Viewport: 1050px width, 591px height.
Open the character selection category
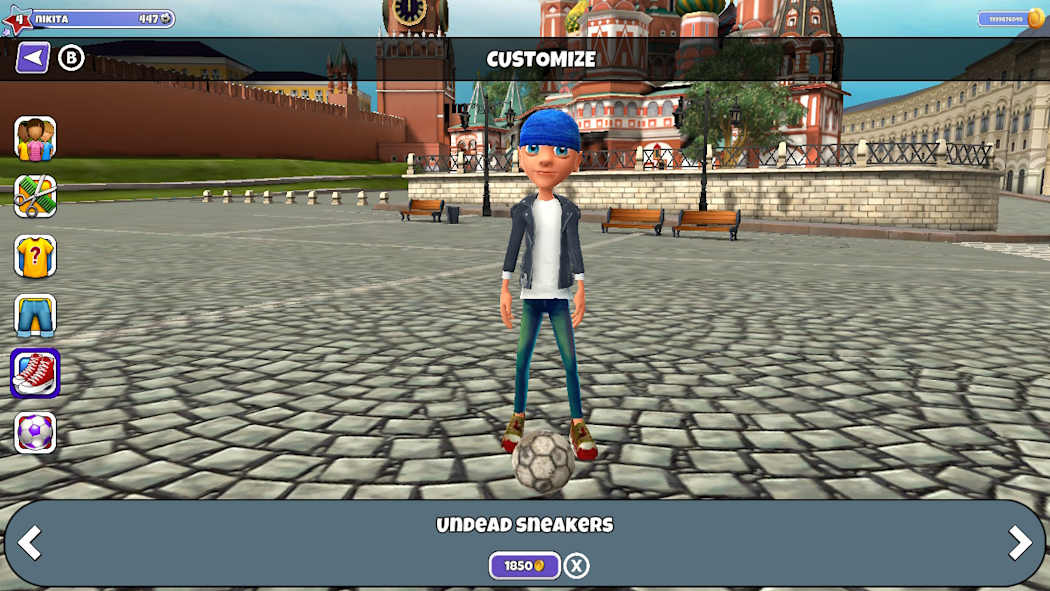coord(35,138)
